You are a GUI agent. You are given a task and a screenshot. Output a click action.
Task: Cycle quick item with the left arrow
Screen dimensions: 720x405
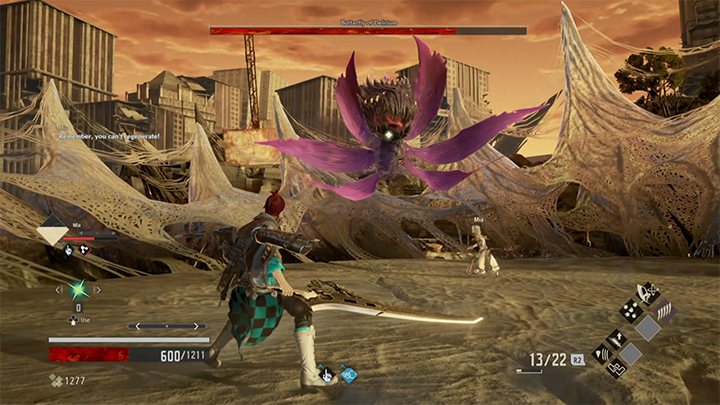point(58,290)
